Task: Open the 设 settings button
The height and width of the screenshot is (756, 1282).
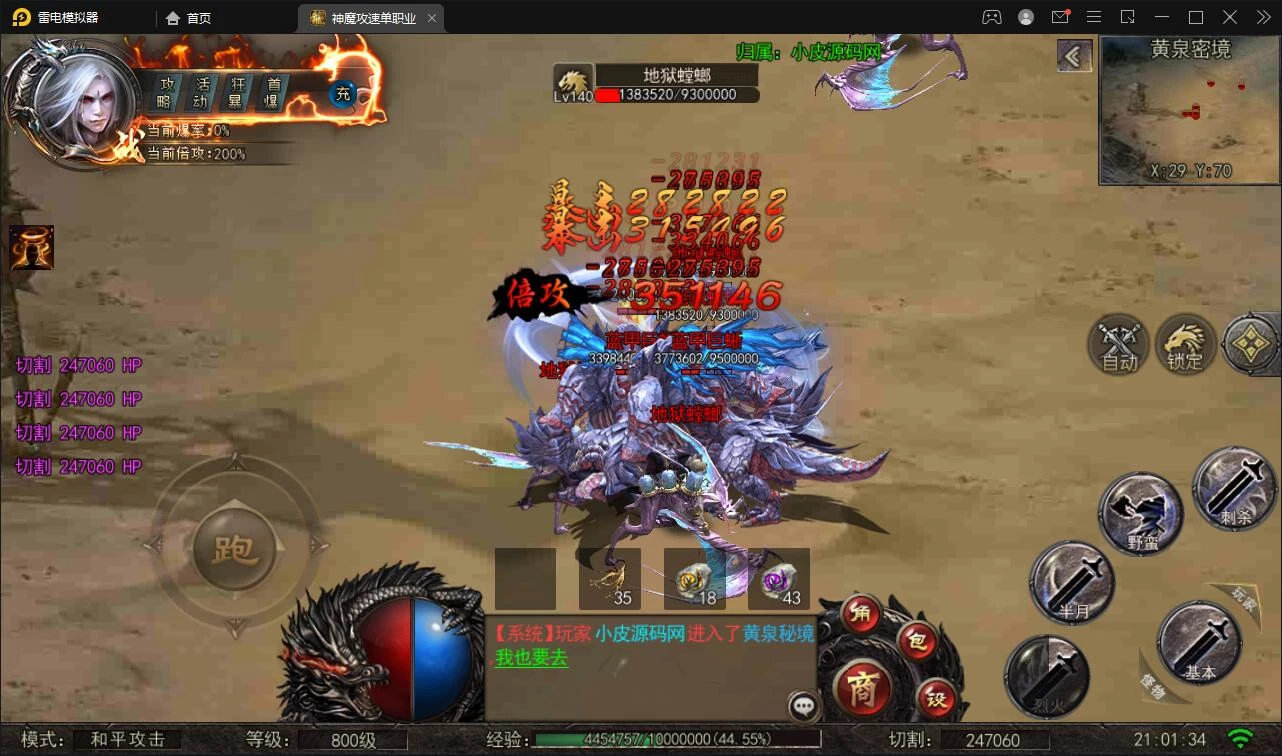Action: click(x=936, y=698)
